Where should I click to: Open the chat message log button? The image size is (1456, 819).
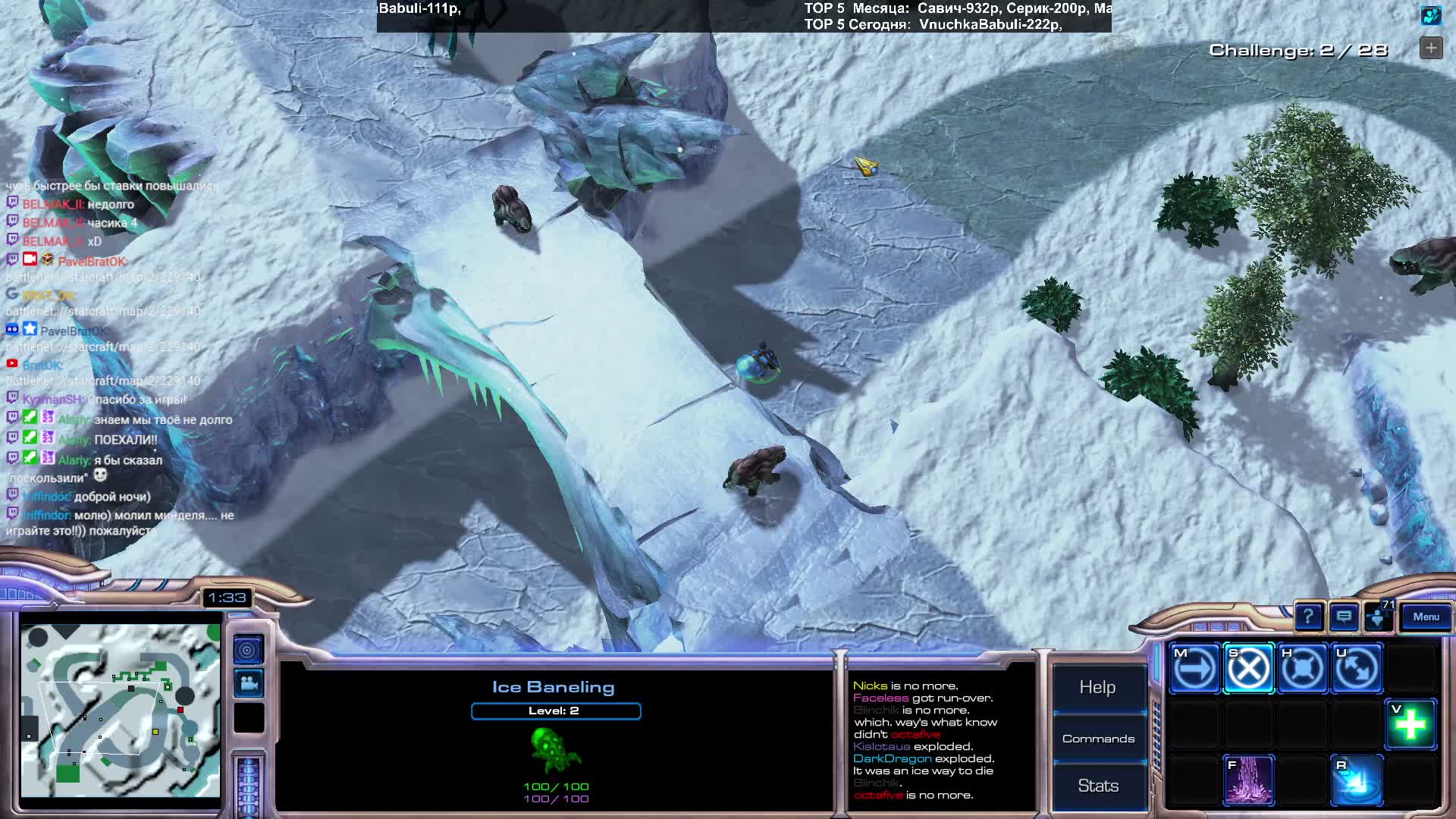[x=1343, y=617]
